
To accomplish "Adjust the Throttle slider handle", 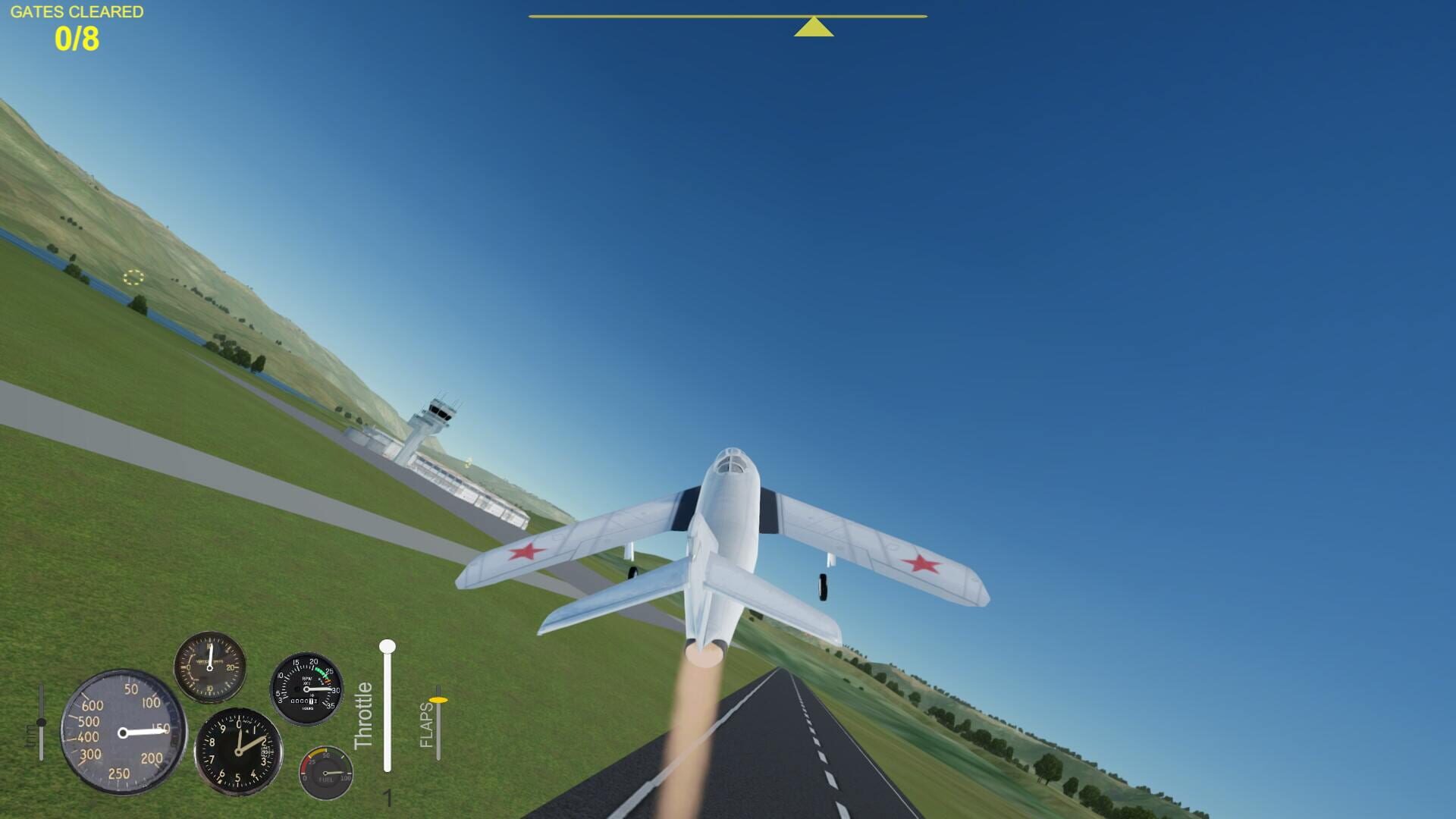I will [x=388, y=647].
